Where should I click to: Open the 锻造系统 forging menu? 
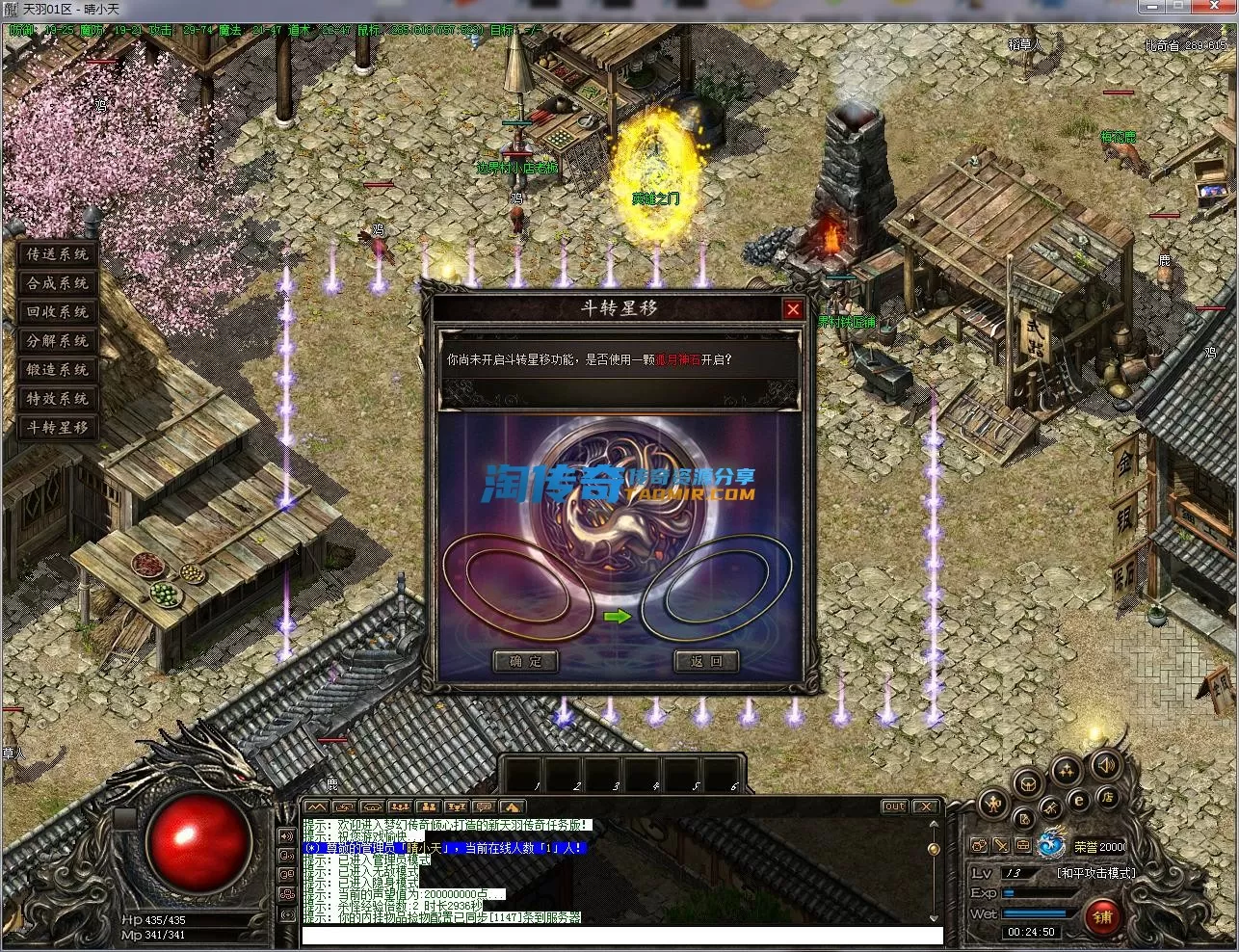tap(58, 370)
